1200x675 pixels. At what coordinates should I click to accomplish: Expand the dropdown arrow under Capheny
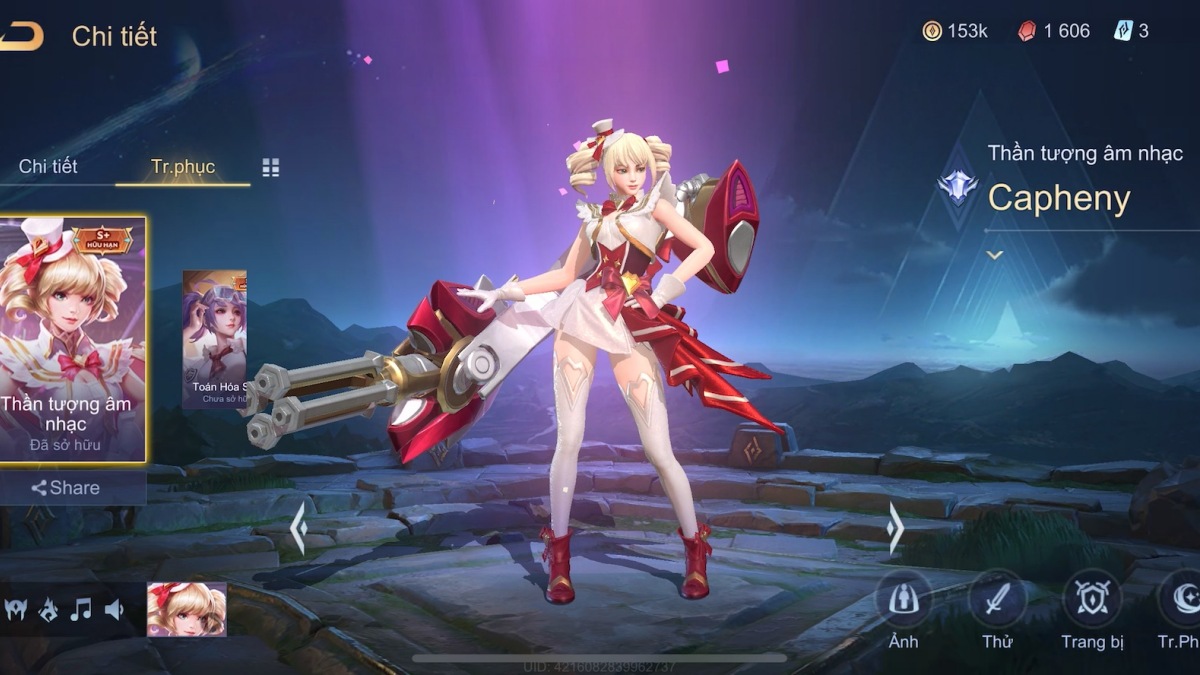994,255
